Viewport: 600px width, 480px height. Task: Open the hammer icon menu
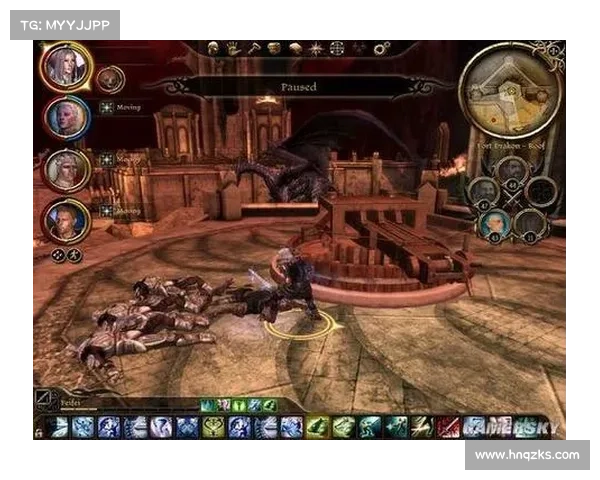(254, 48)
